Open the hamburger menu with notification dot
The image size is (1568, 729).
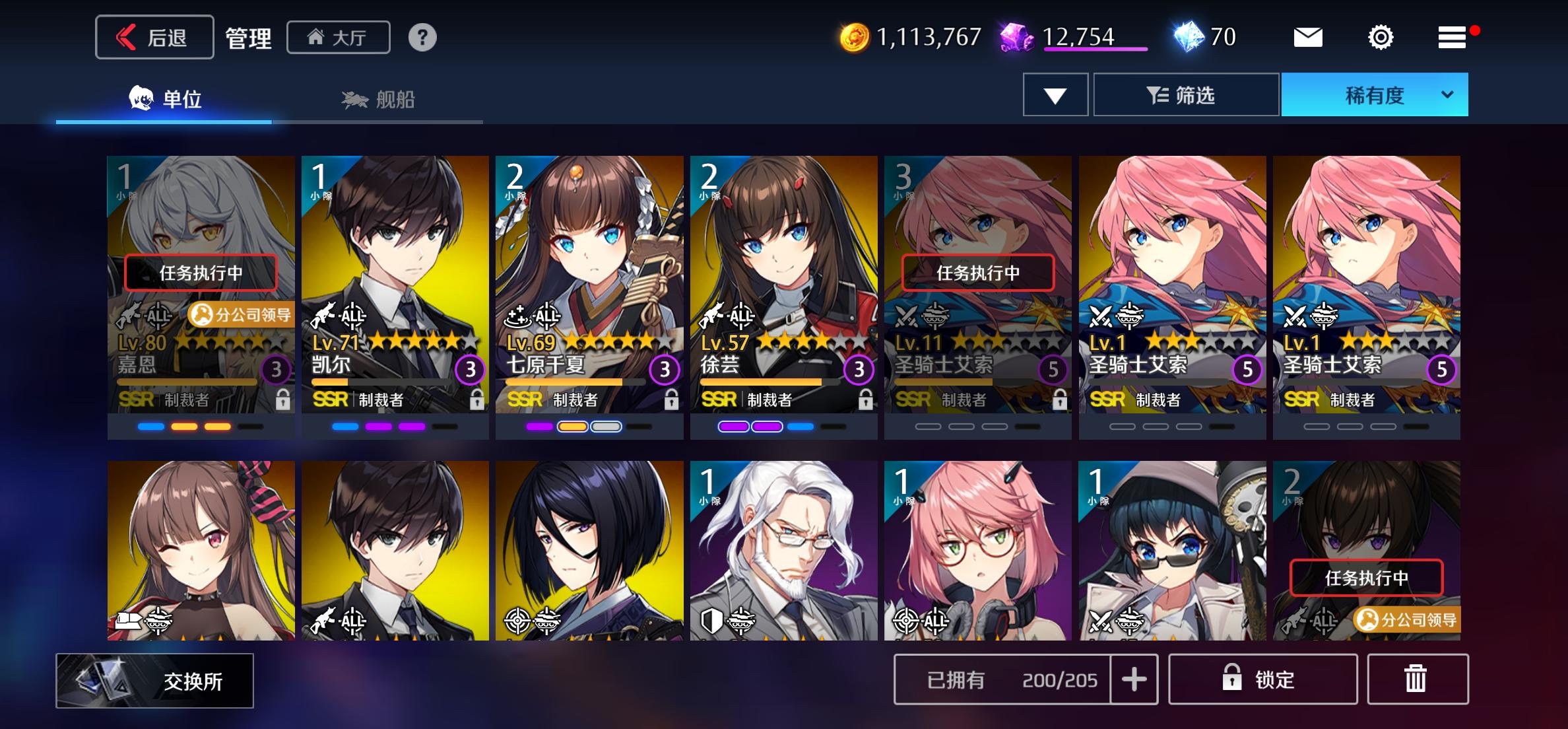point(1451,38)
